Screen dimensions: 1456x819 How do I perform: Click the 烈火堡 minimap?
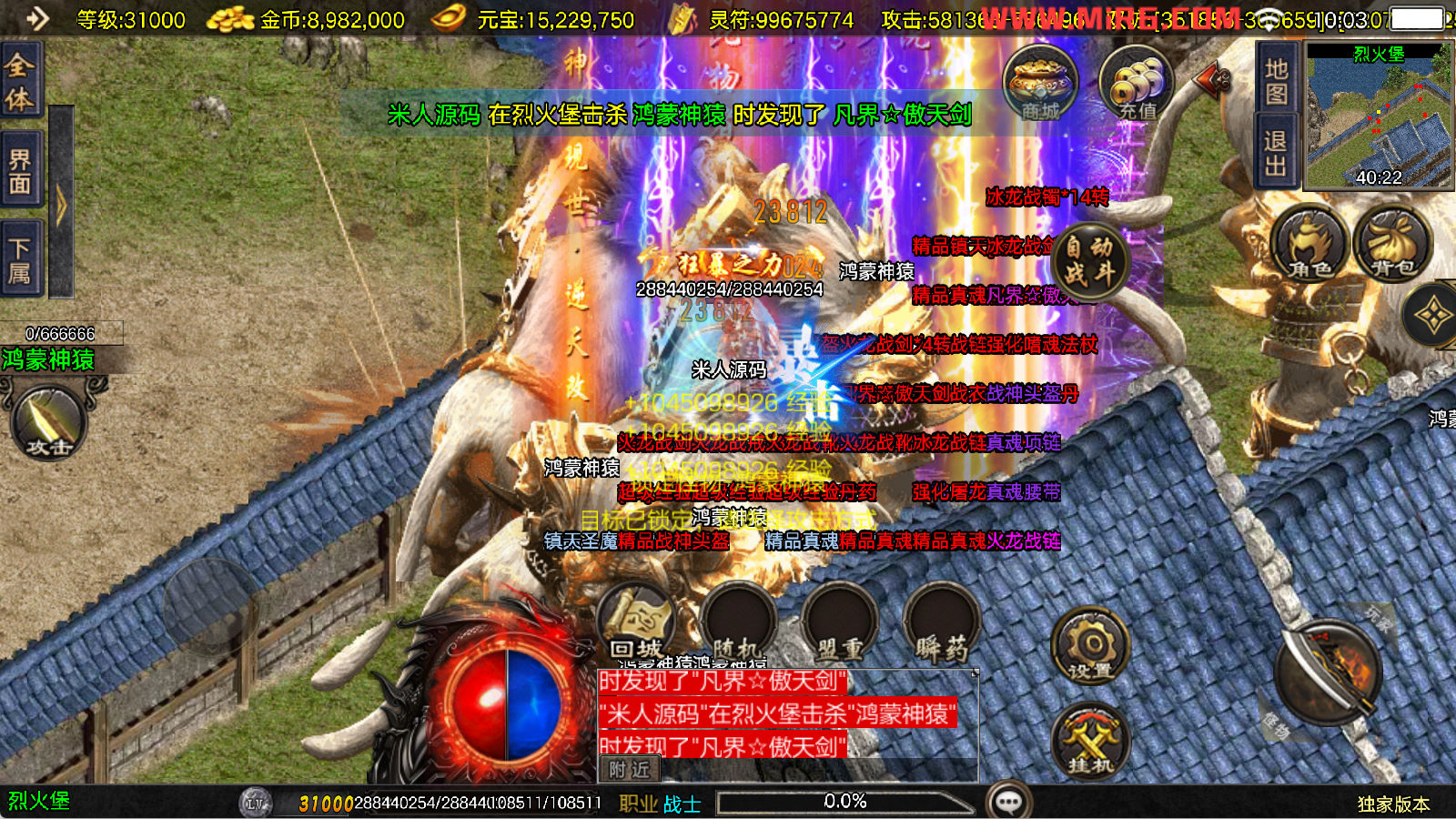coord(1378,117)
